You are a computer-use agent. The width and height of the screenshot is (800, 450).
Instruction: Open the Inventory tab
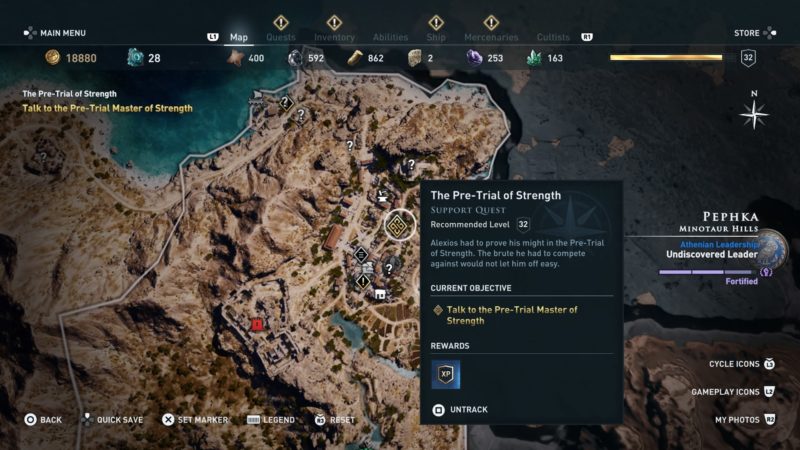[334, 37]
